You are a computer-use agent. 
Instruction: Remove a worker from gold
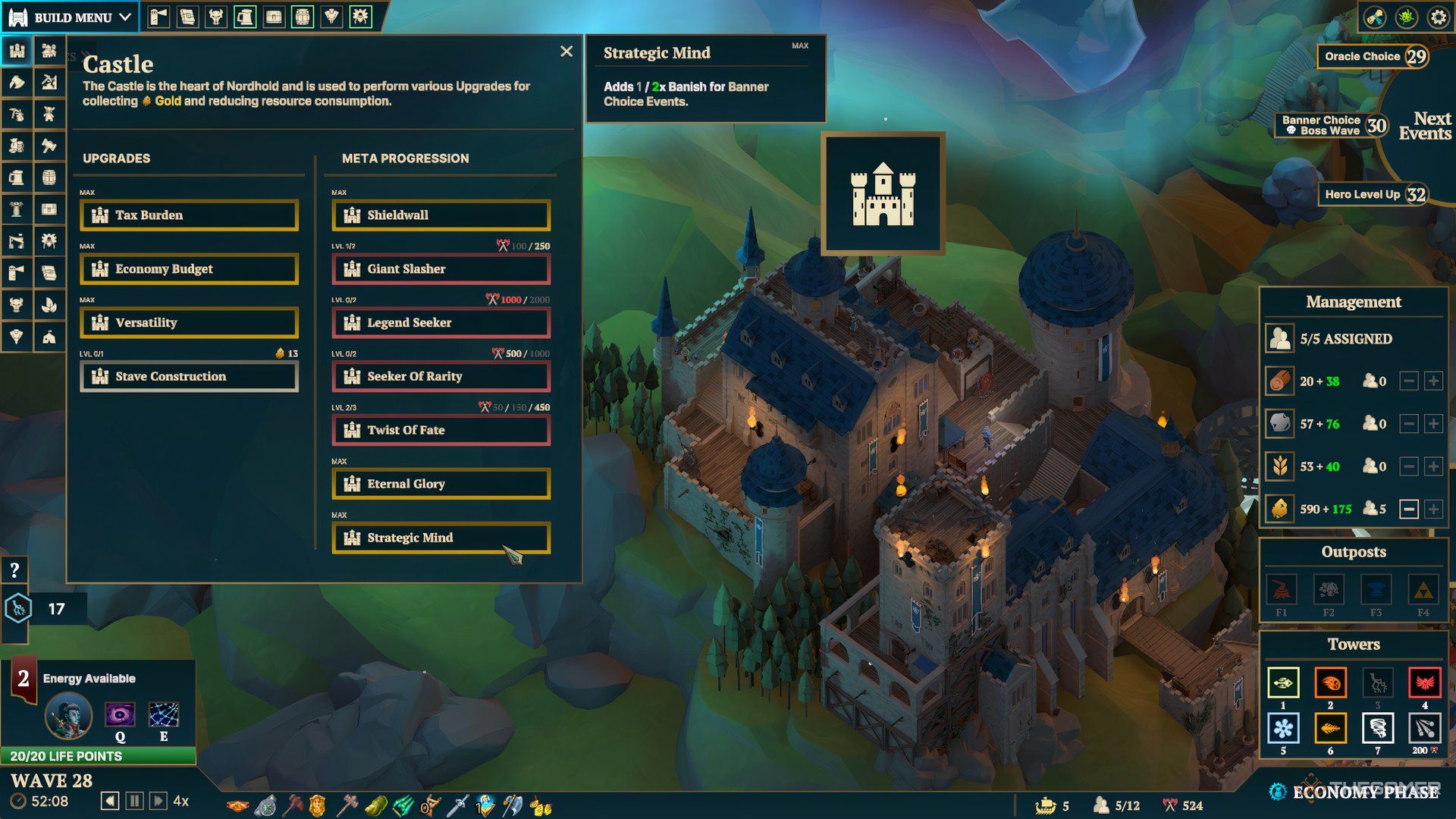click(1408, 509)
